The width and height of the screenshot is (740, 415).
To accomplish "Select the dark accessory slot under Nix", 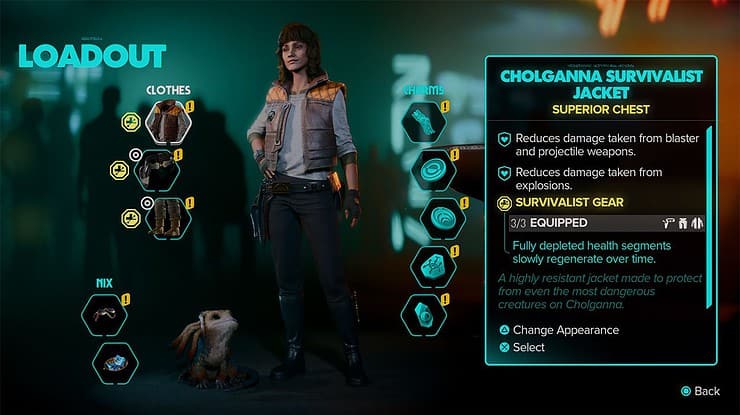I will tap(104, 315).
